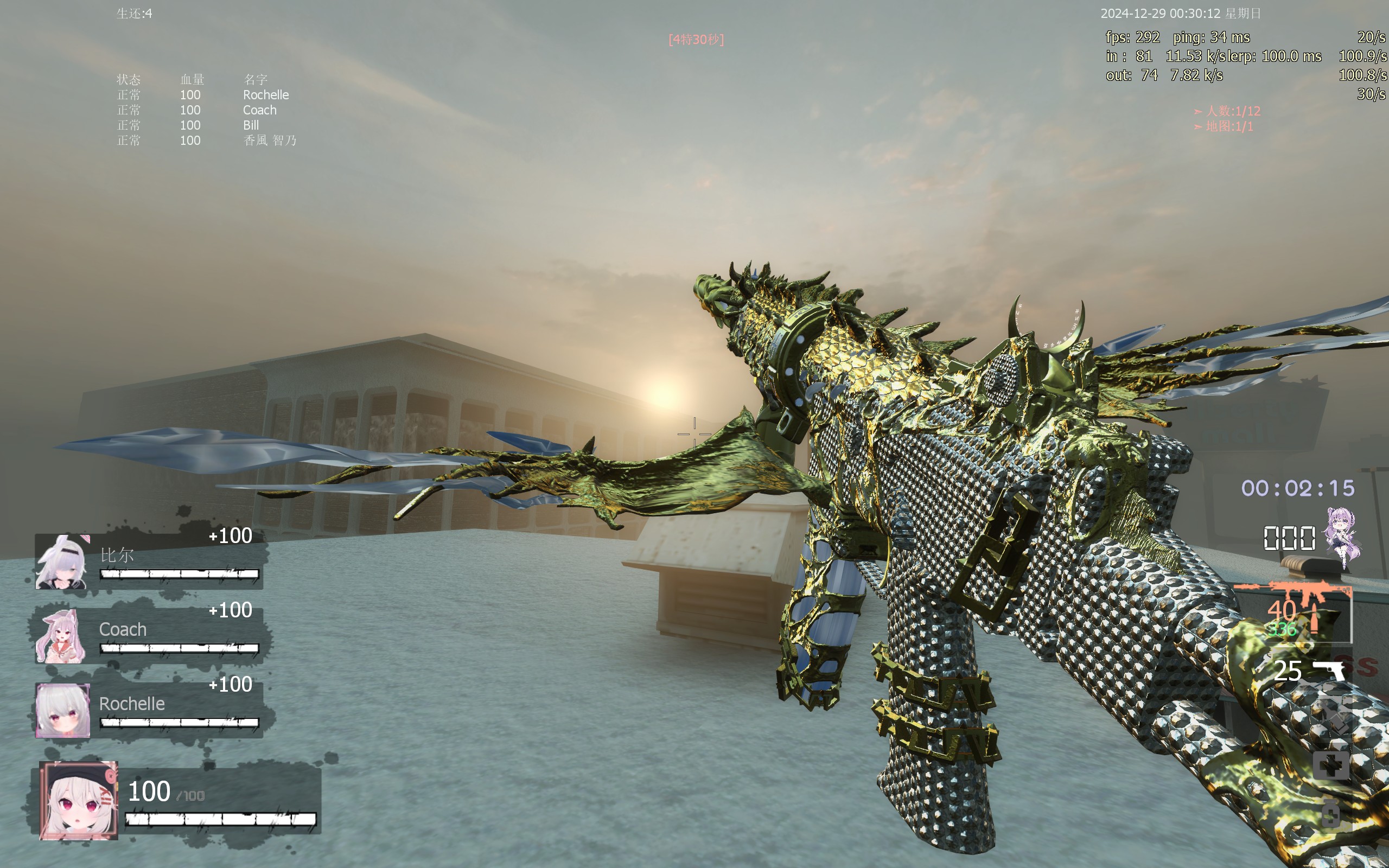Click the 比尔 teammate portrait

62,561
